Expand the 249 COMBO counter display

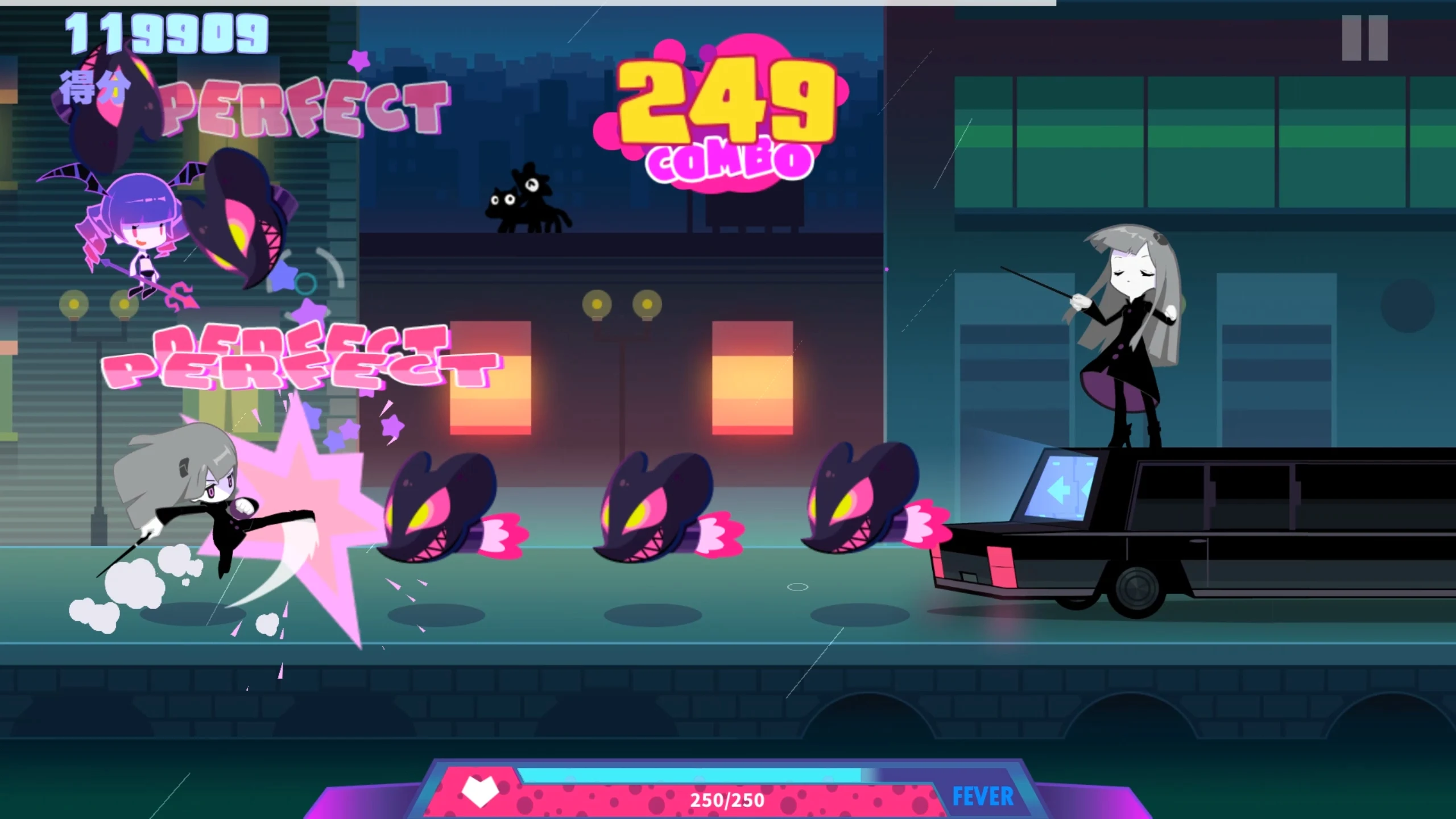(722, 114)
